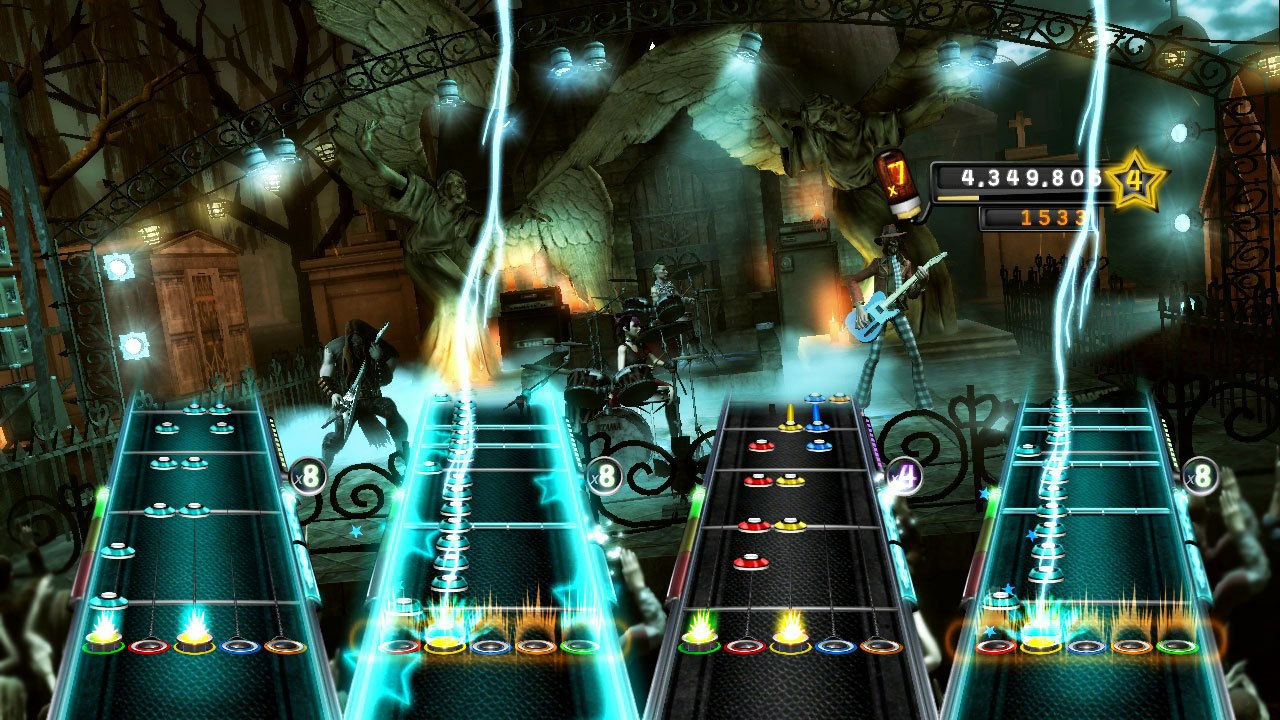Click the x8 multiplier badge on second highway

(605, 473)
